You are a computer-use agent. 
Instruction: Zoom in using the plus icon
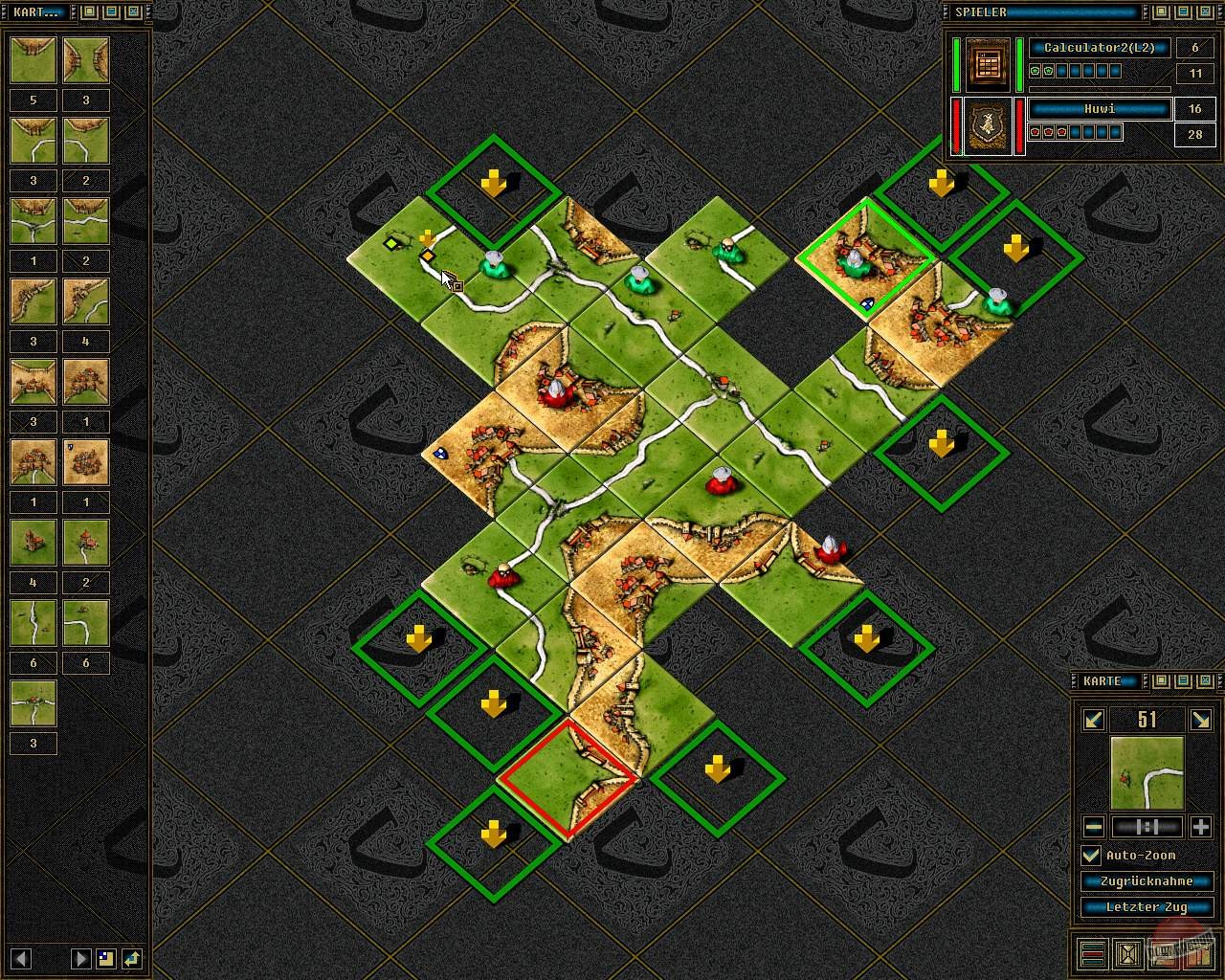pyautogui.click(x=1201, y=827)
